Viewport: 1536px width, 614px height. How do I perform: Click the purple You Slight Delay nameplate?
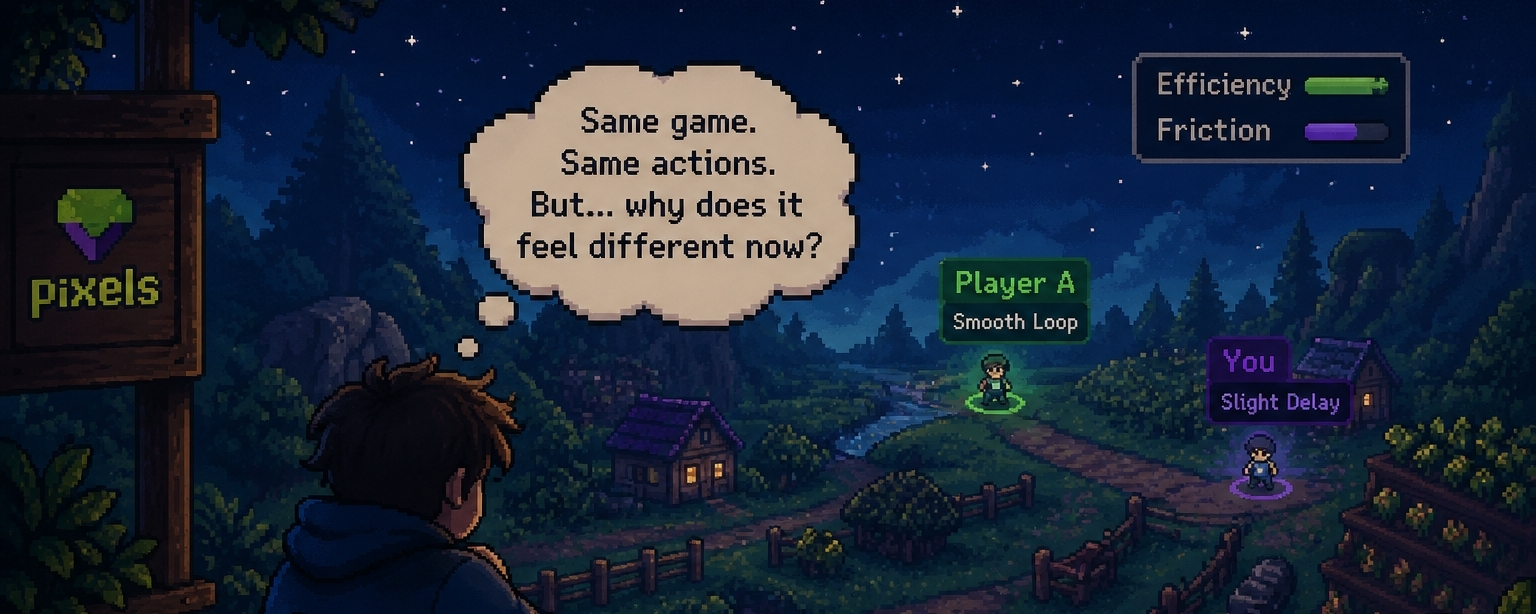(x=1278, y=382)
